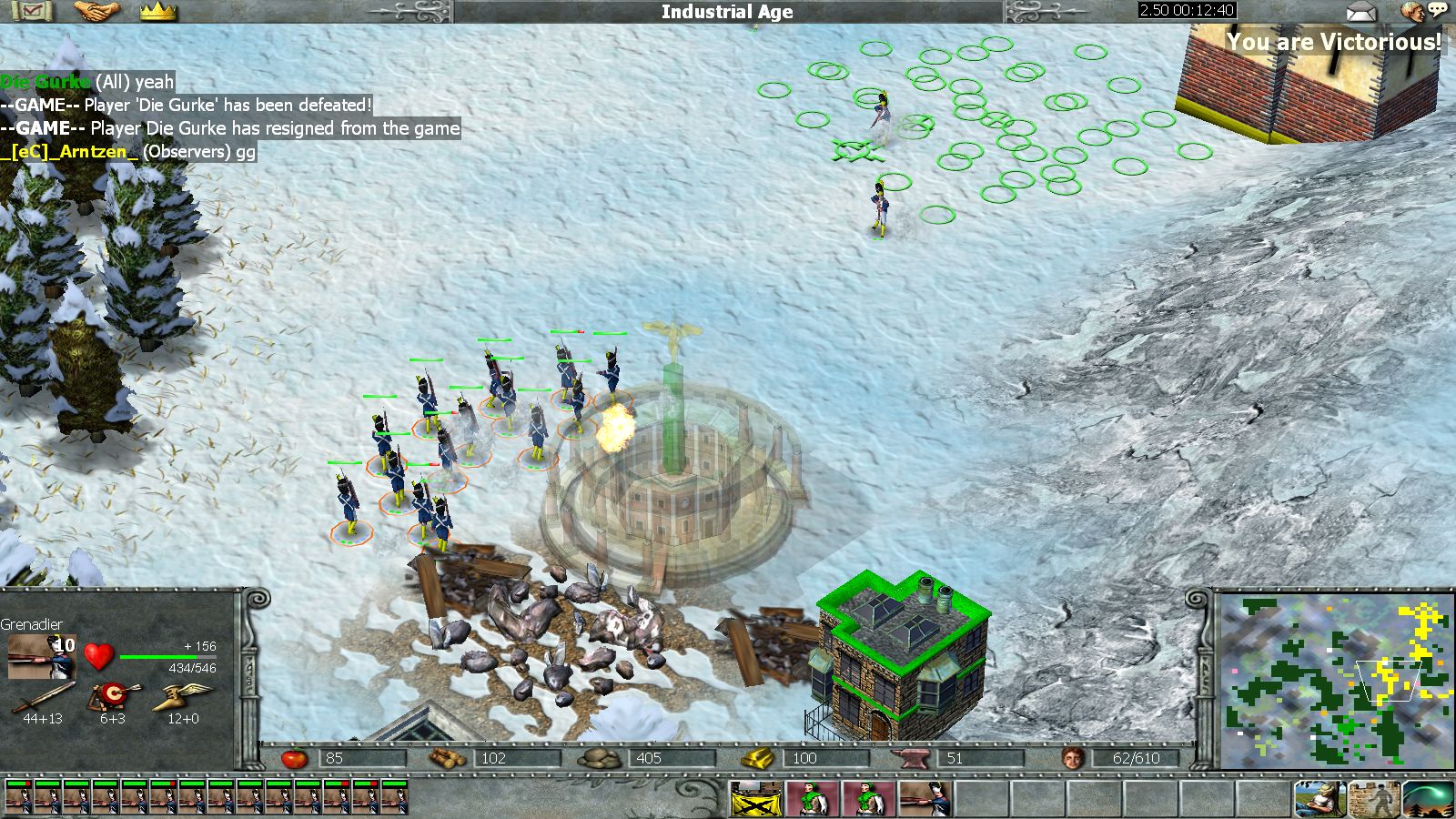
Task: Open the checklist scroll icon
Action: point(33,11)
